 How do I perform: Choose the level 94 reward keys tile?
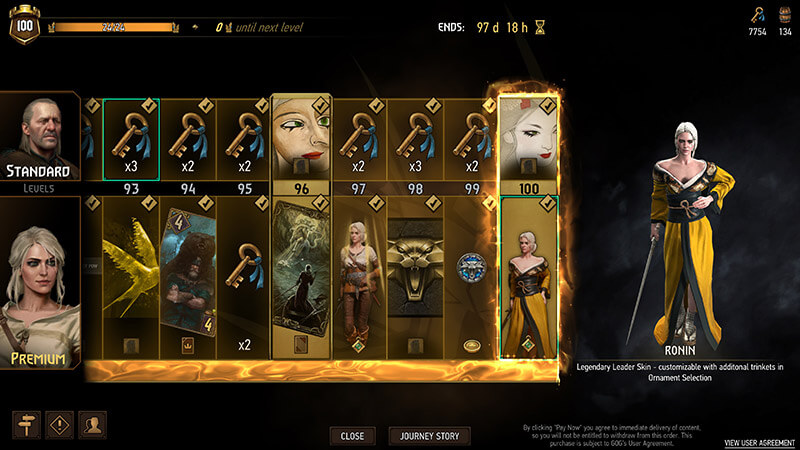(188, 138)
